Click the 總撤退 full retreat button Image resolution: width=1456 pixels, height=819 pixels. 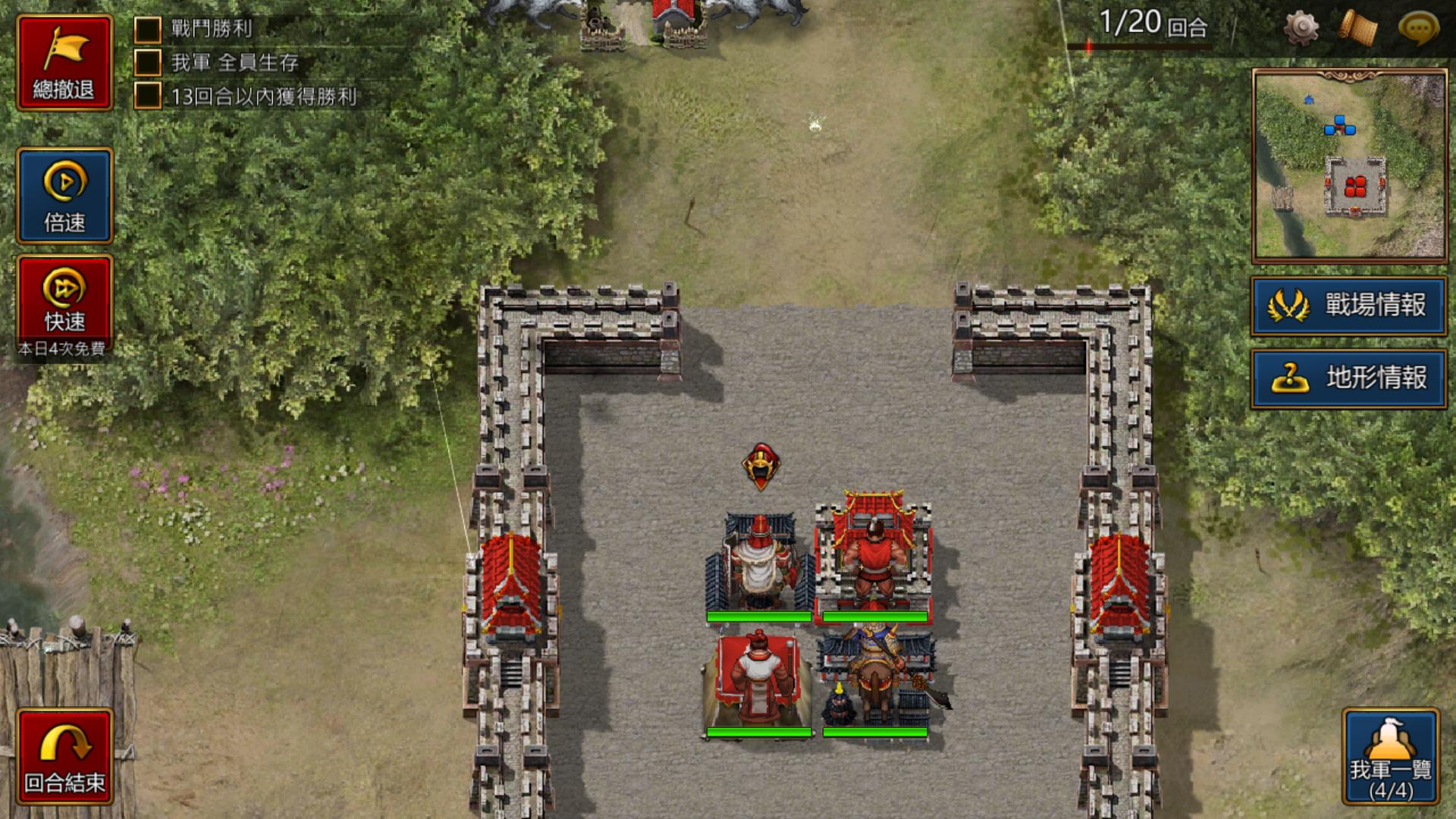pyautogui.click(x=64, y=63)
